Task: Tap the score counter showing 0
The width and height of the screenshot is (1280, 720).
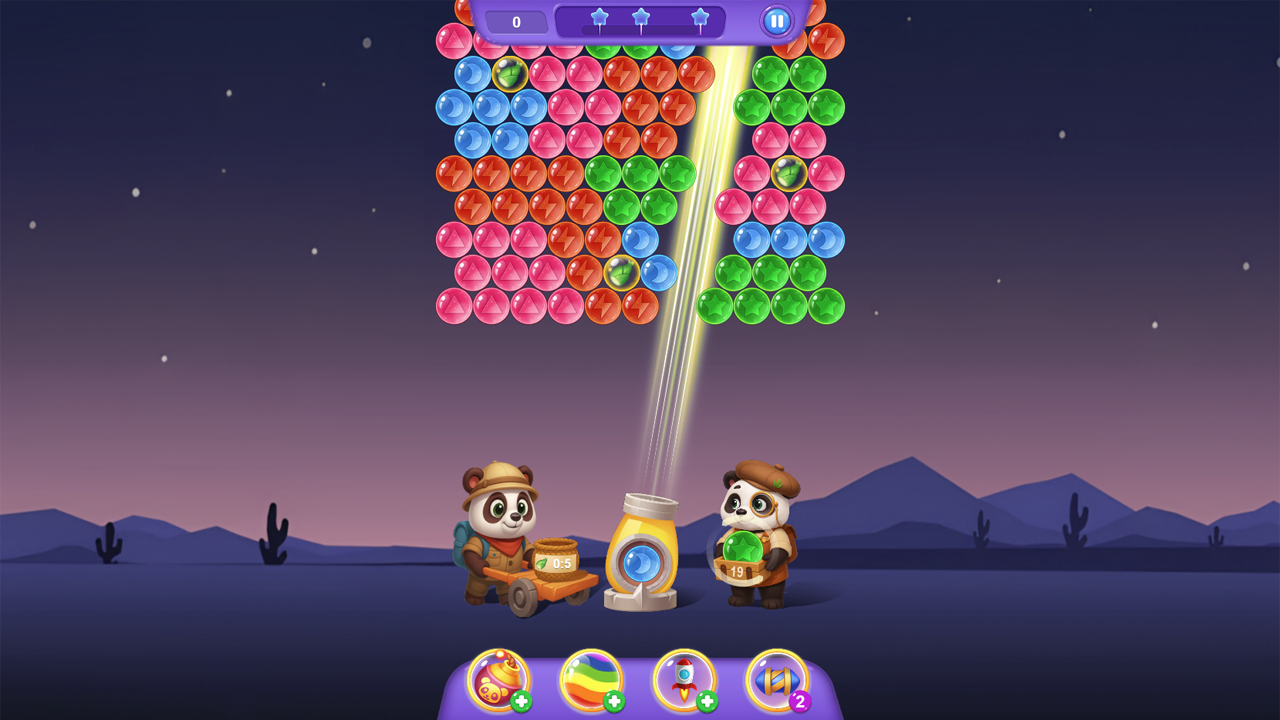Action: [x=517, y=20]
